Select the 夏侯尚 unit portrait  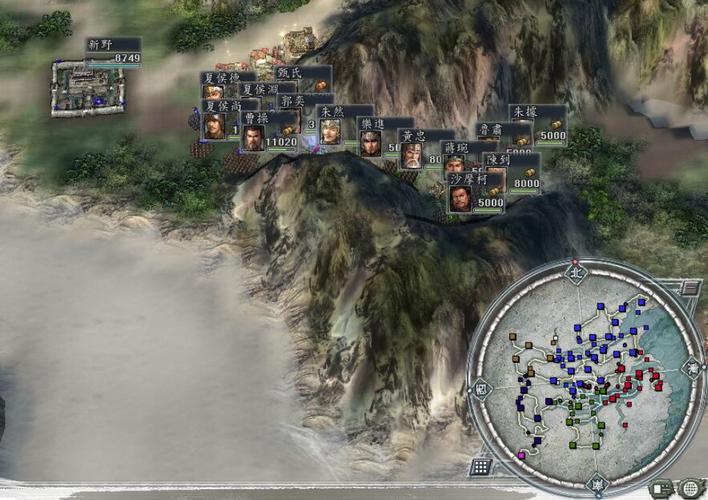214,125
